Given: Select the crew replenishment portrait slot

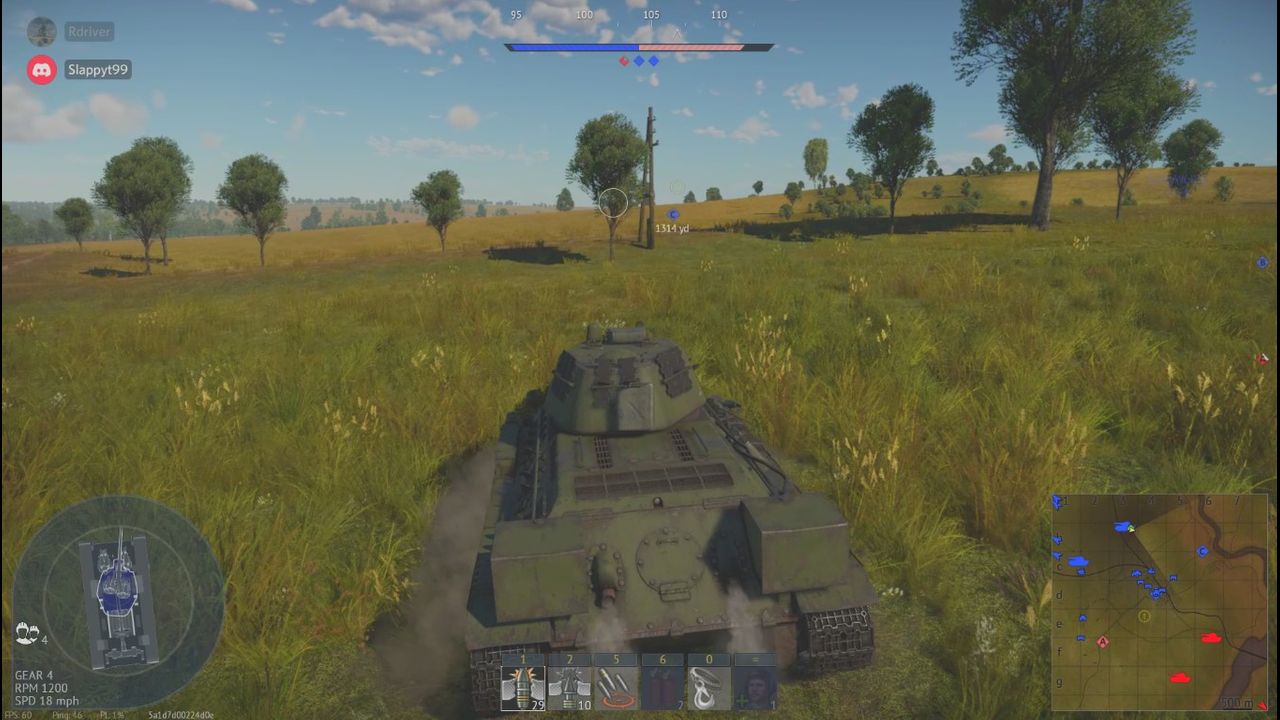Looking at the screenshot, I should point(754,688).
